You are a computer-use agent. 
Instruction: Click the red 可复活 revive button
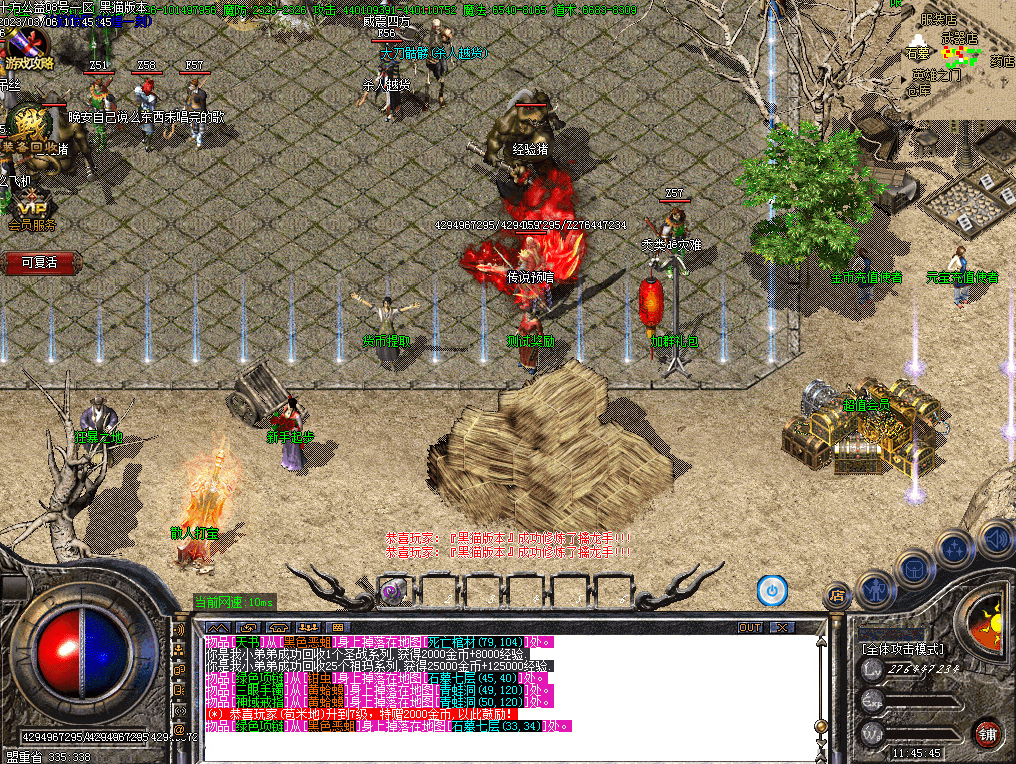39,263
